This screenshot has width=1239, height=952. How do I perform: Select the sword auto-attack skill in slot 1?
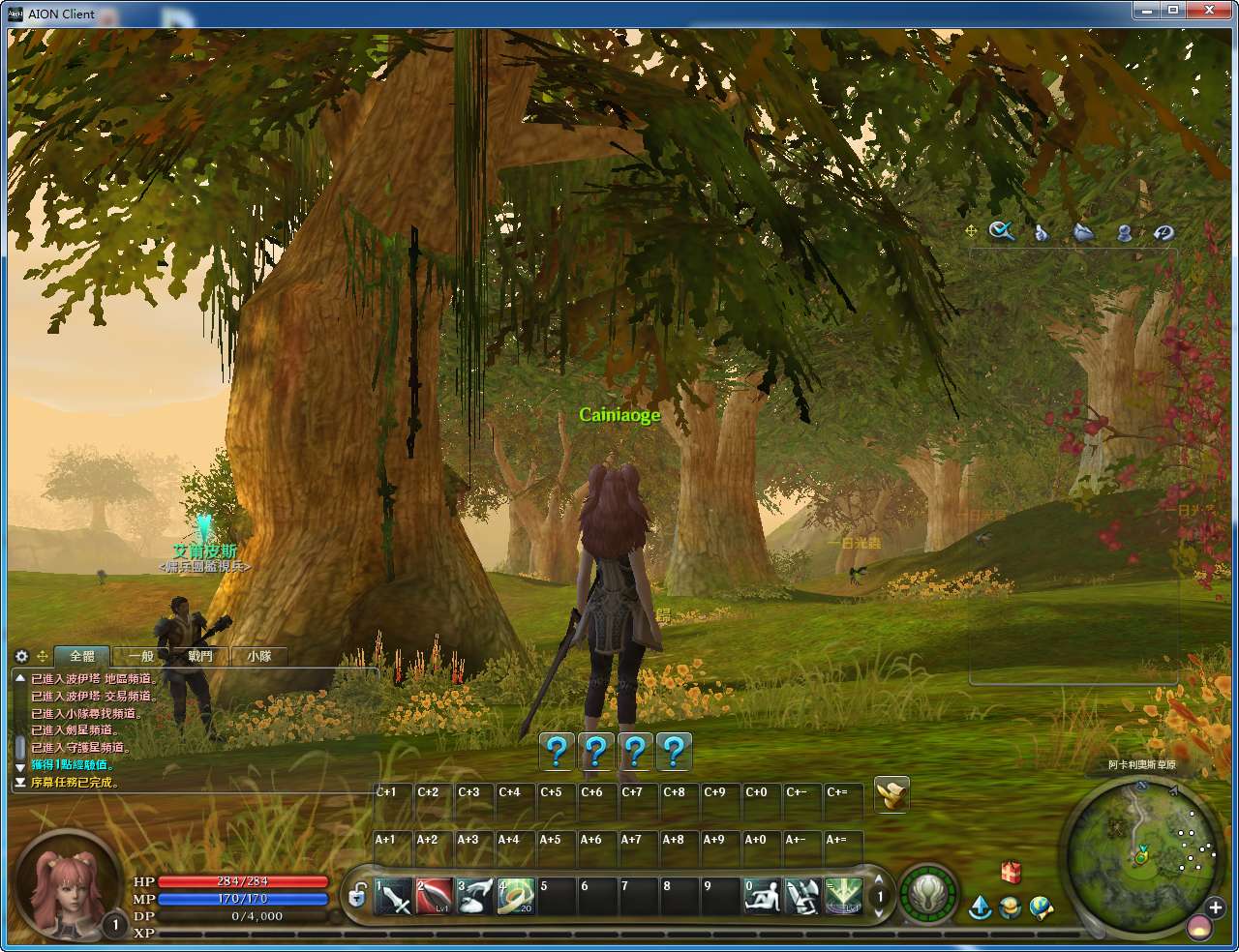point(393,896)
